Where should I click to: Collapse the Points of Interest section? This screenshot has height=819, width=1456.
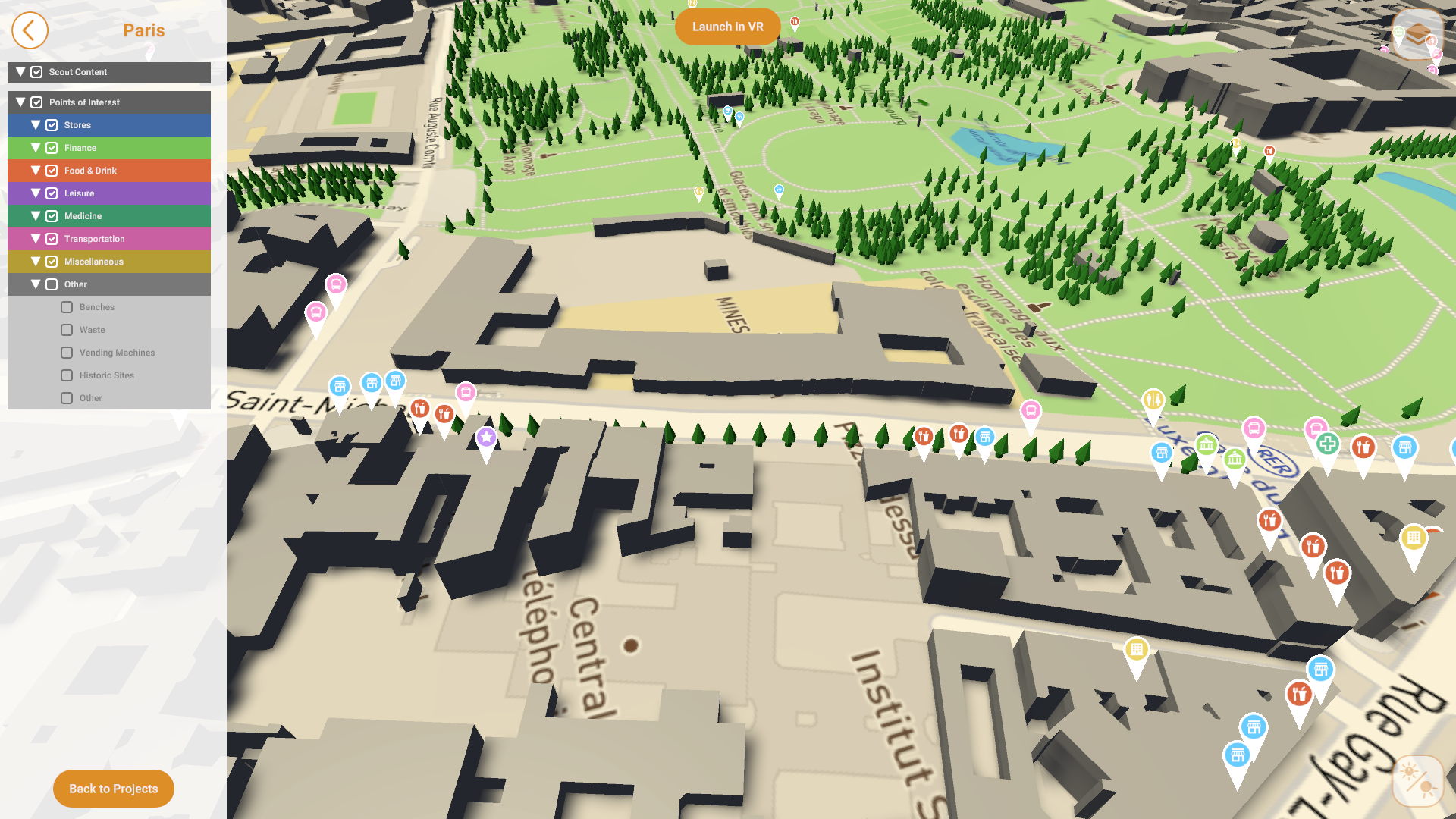pos(20,102)
